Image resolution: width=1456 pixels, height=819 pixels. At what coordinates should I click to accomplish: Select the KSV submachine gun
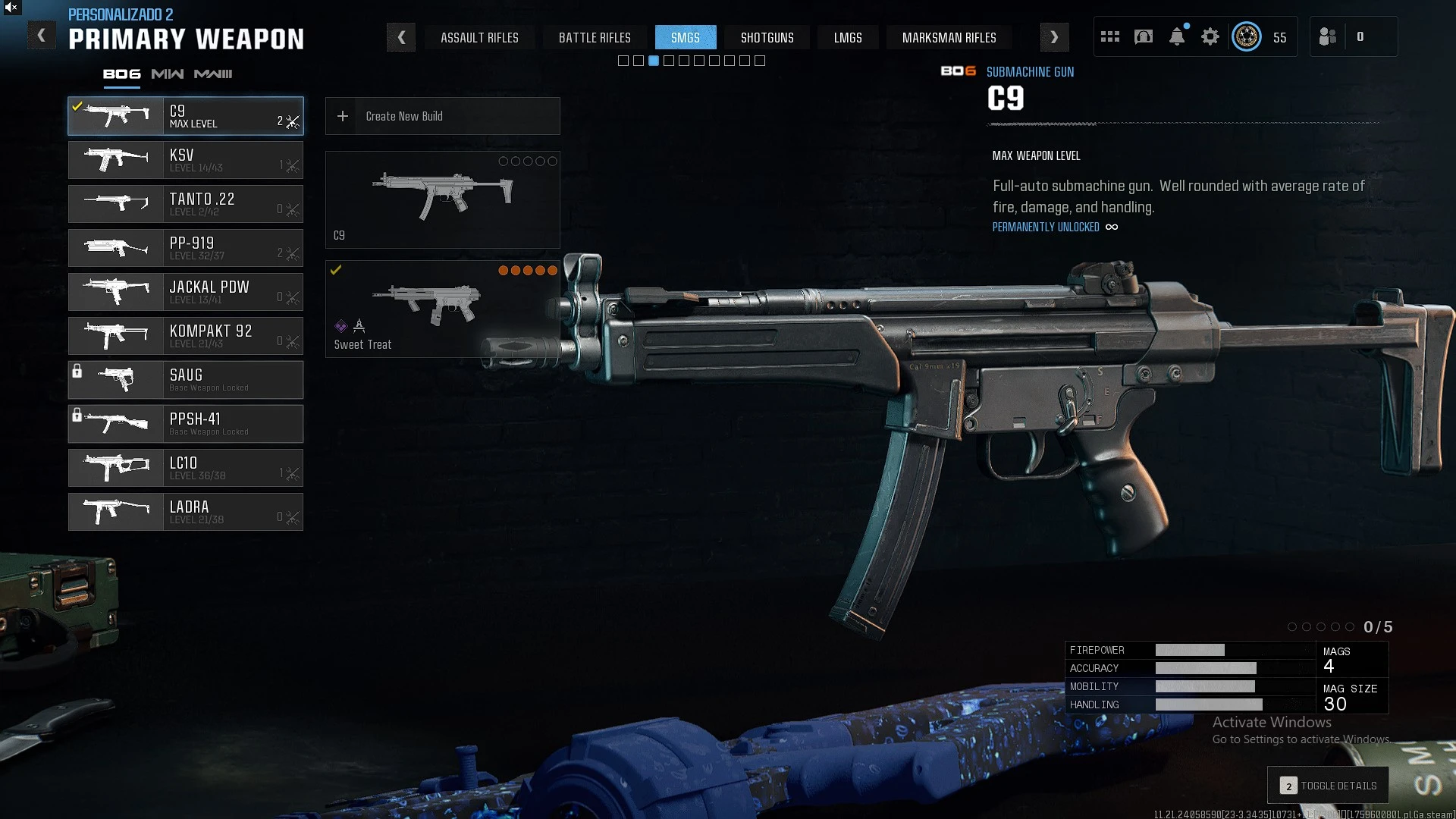[x=186, y=160]
